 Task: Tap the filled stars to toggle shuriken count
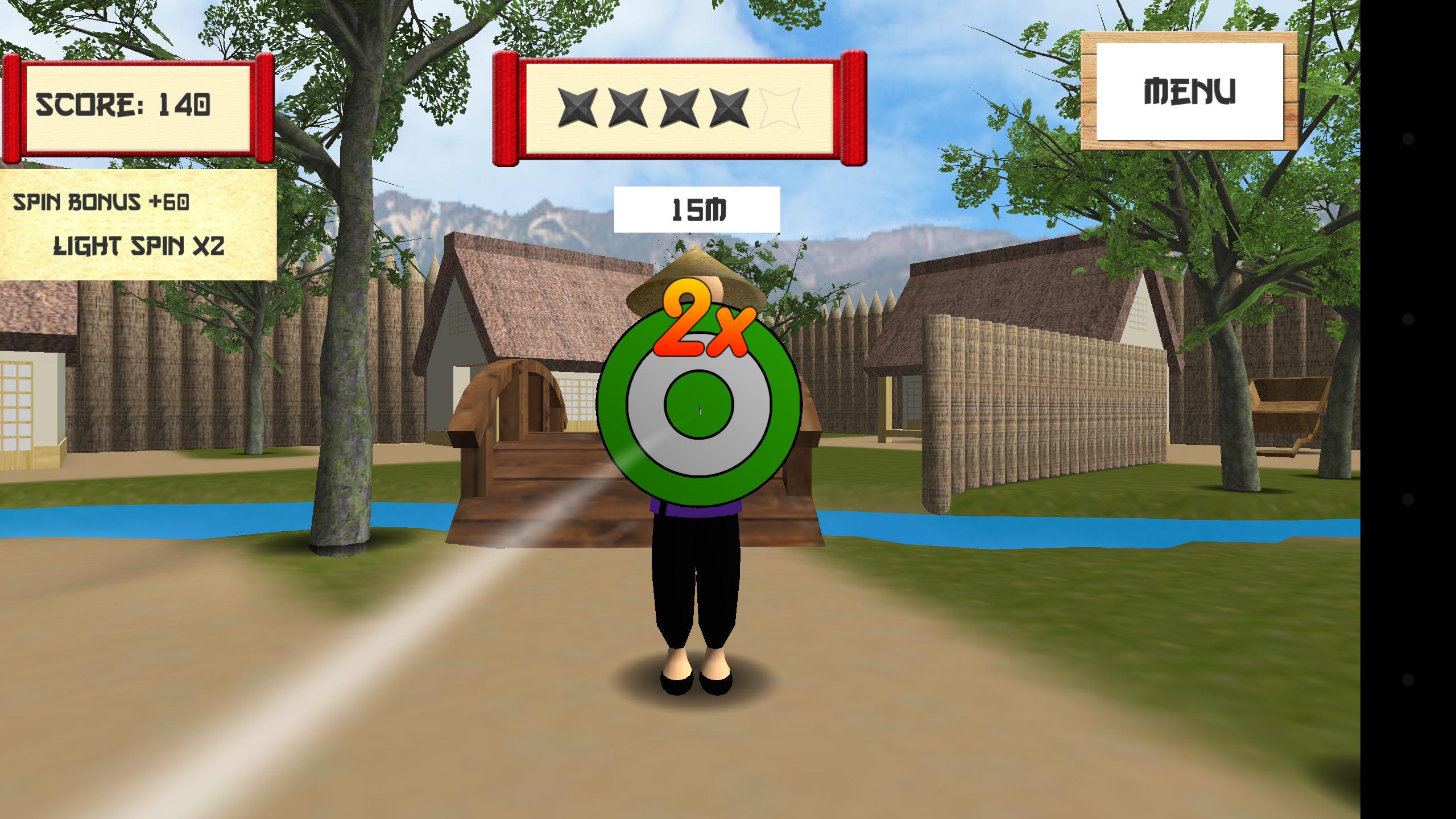[x=654, y=108]
